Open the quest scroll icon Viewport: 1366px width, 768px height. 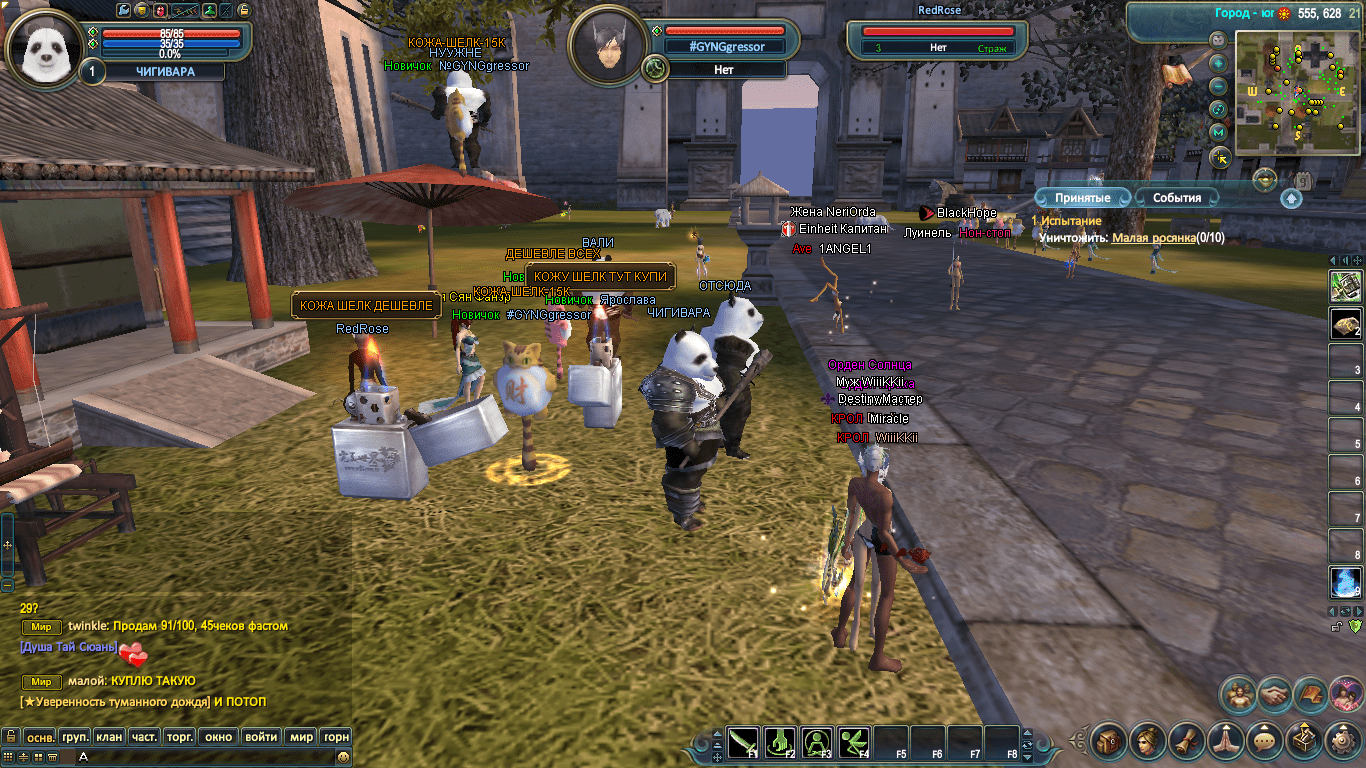(1187, 741)
